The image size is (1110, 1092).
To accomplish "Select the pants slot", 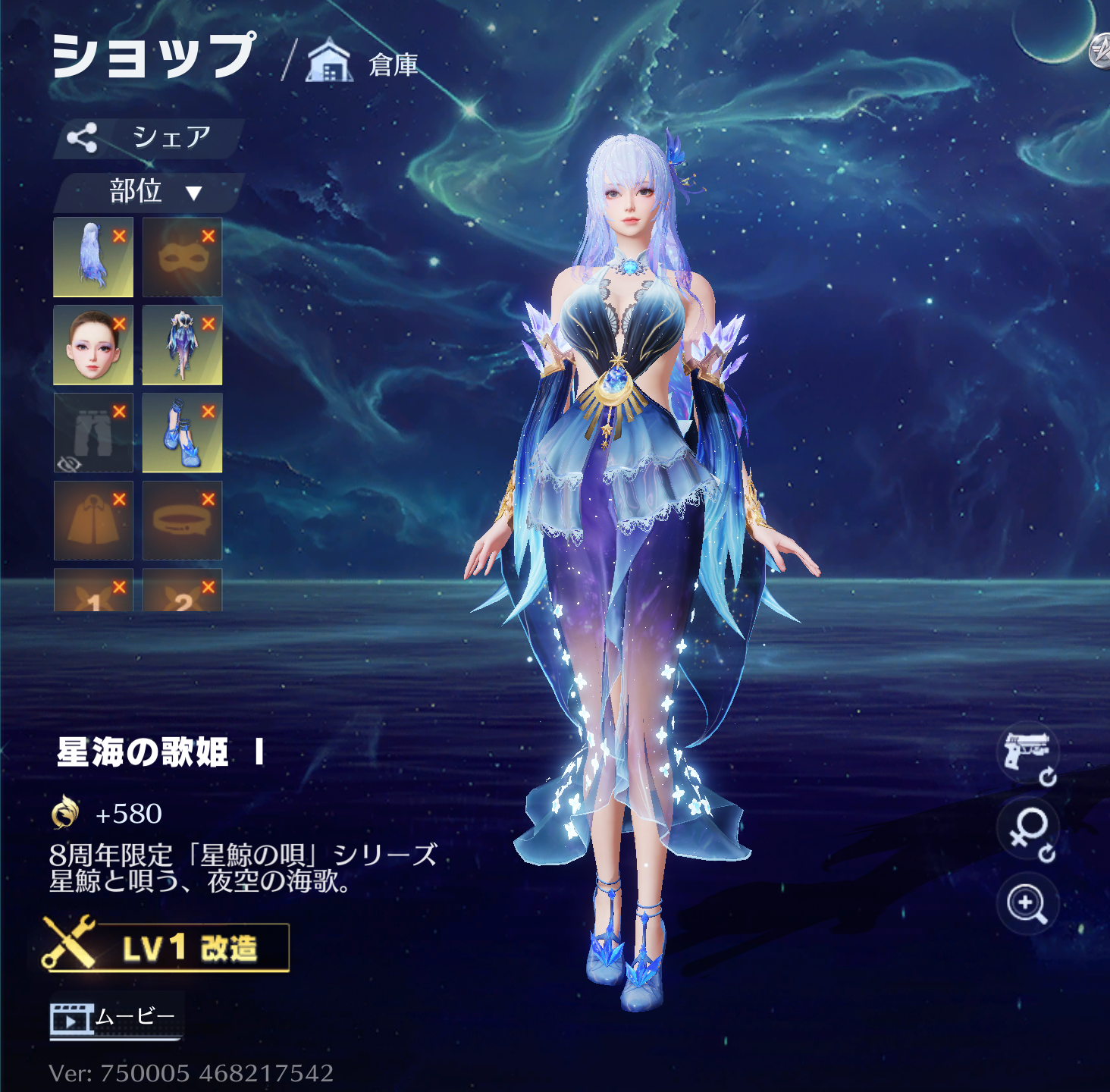I will [x=92, y=434].
